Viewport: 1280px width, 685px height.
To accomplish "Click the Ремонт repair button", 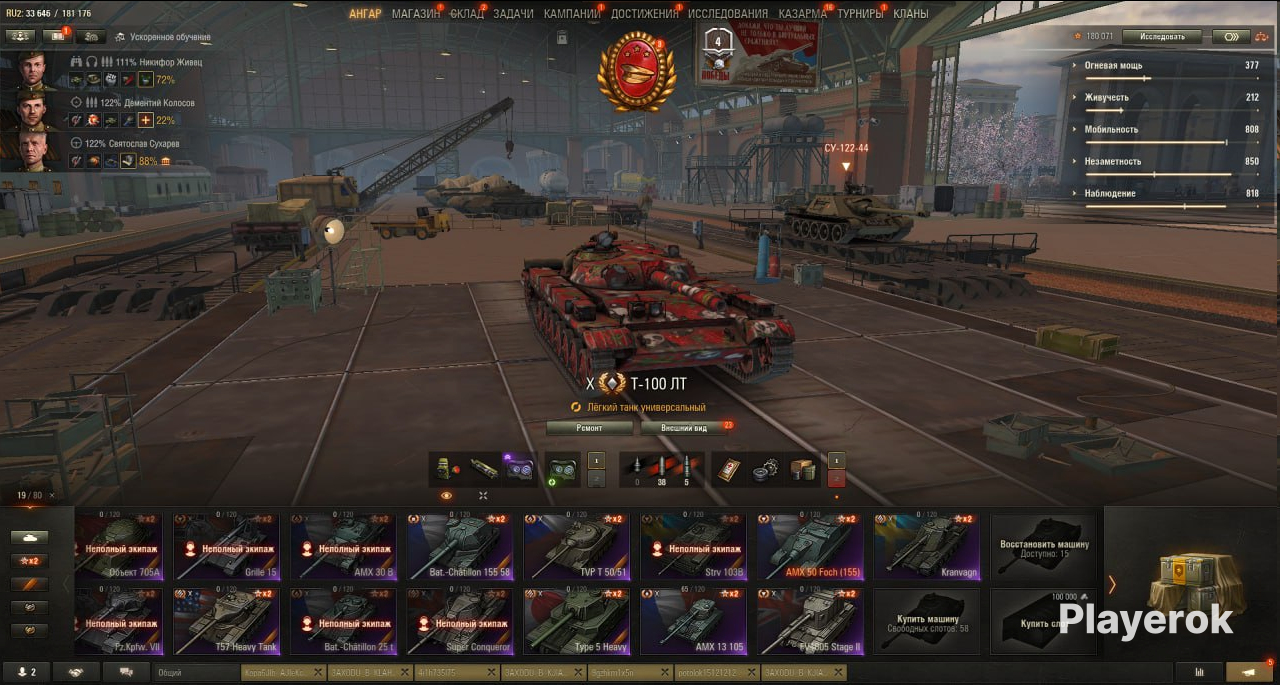I will point(589,428).
